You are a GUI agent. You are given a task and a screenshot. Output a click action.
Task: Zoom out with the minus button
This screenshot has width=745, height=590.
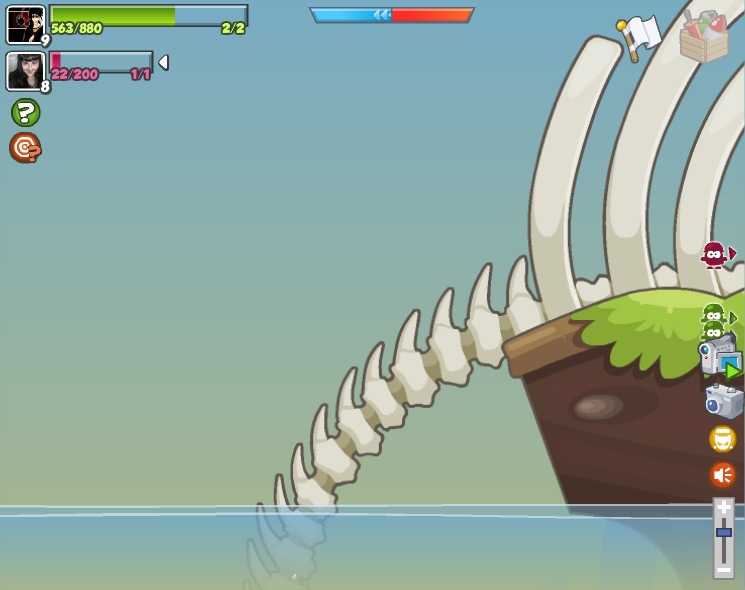pyautogui.click(x=723, y=567)
